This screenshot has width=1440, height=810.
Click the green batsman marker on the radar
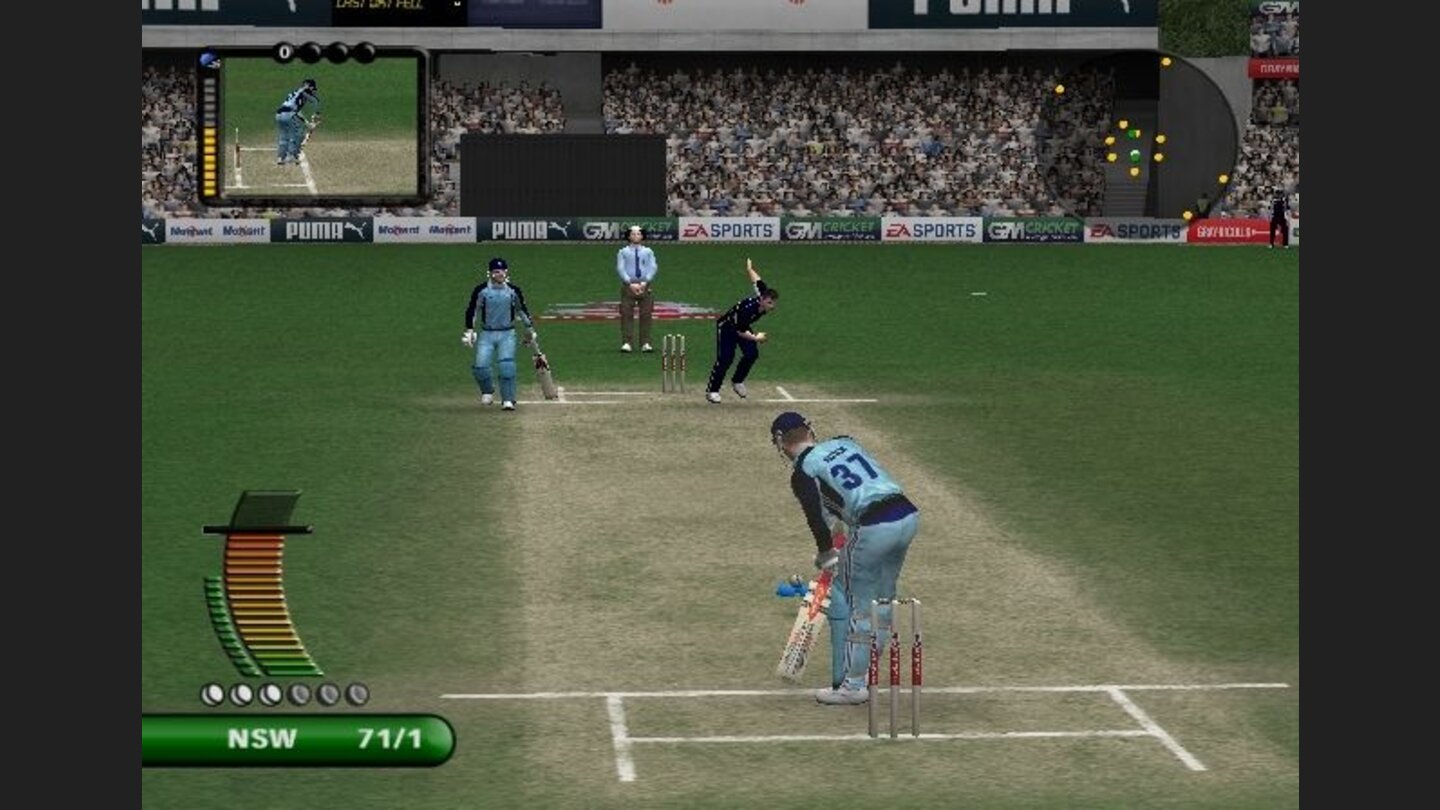1131,134
